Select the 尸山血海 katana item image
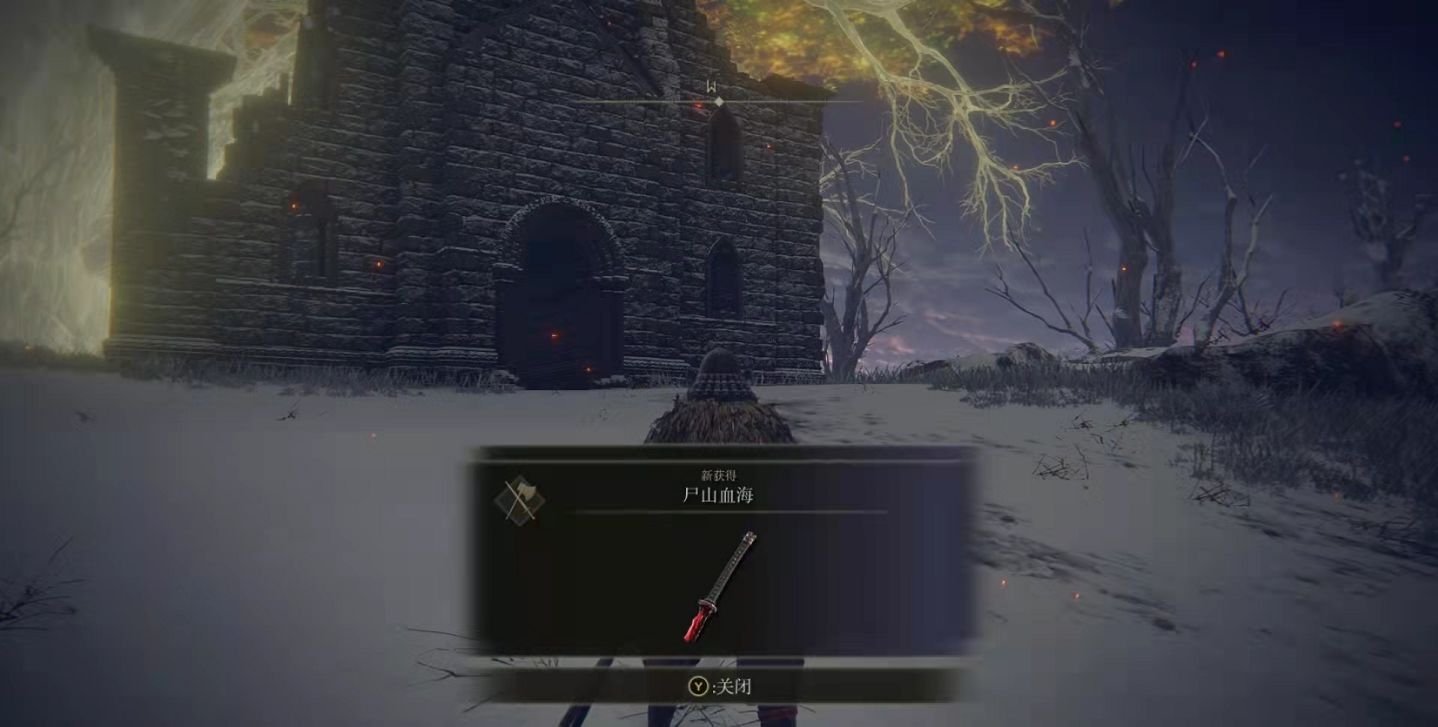This screenshot has height=727, width=1438. click(x=720, y=586)
